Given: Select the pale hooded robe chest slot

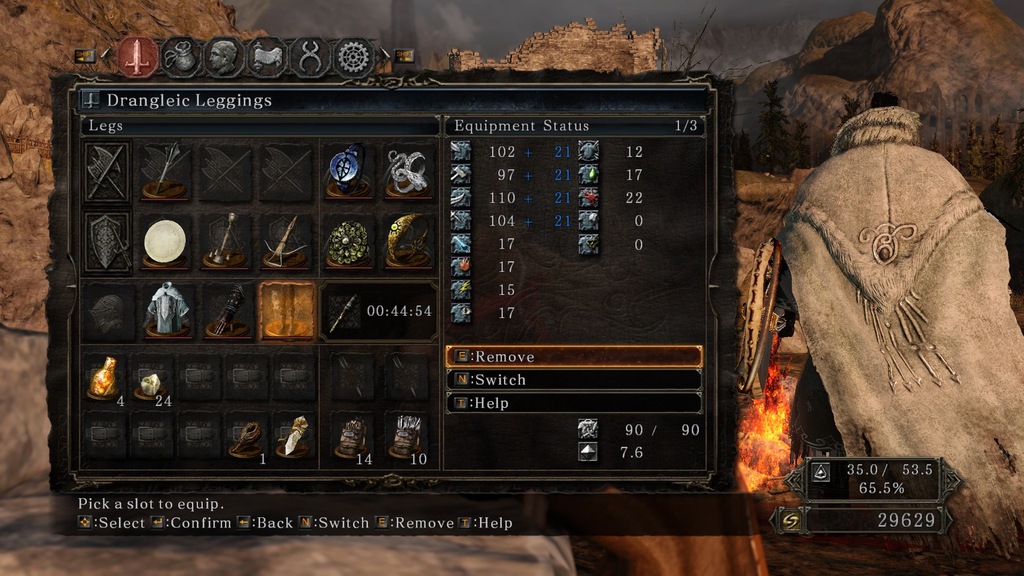Looking at the screenshot, I should point(167,310).
